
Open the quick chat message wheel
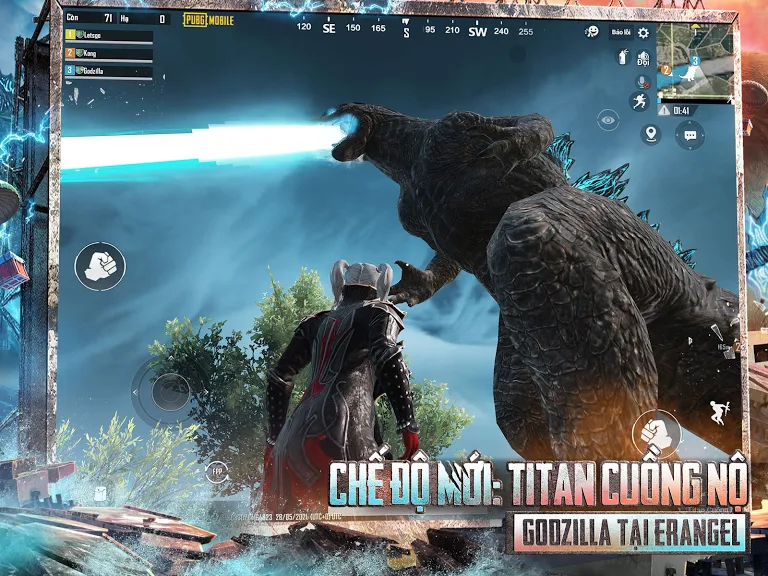point(689,134)
